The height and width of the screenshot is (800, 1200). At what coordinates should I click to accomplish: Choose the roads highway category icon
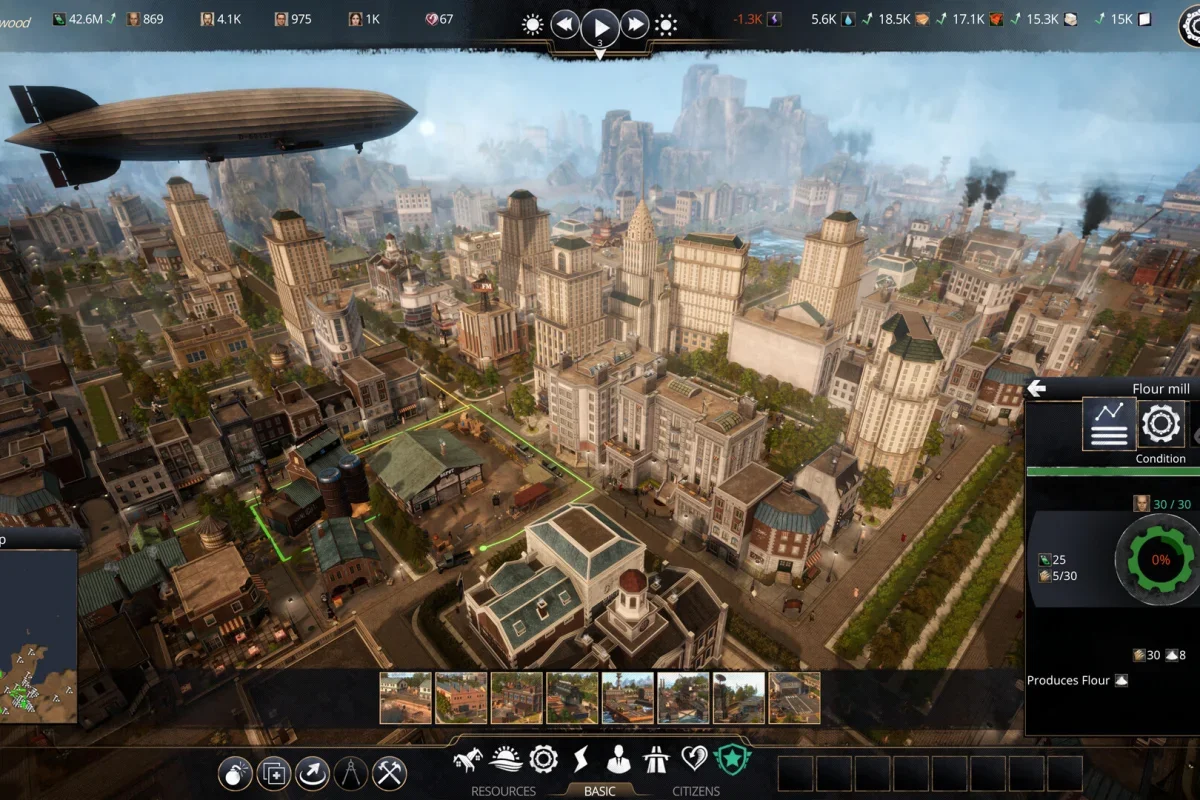click(x=656, y=760)
